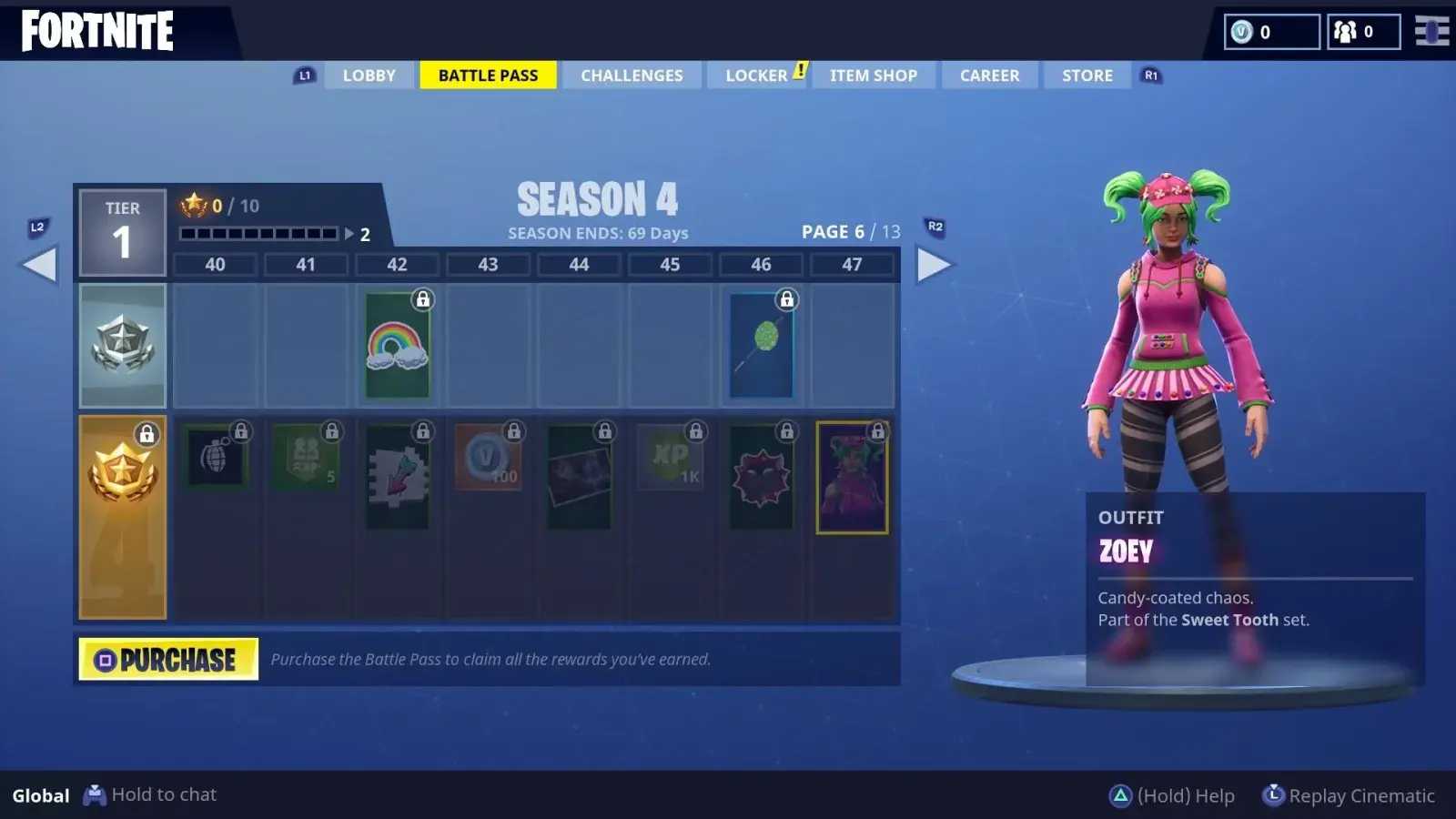This screenshot has height=819, width=1456.
Task: Select the glider reward on tier 46
Action: click(x=761, y=344)
